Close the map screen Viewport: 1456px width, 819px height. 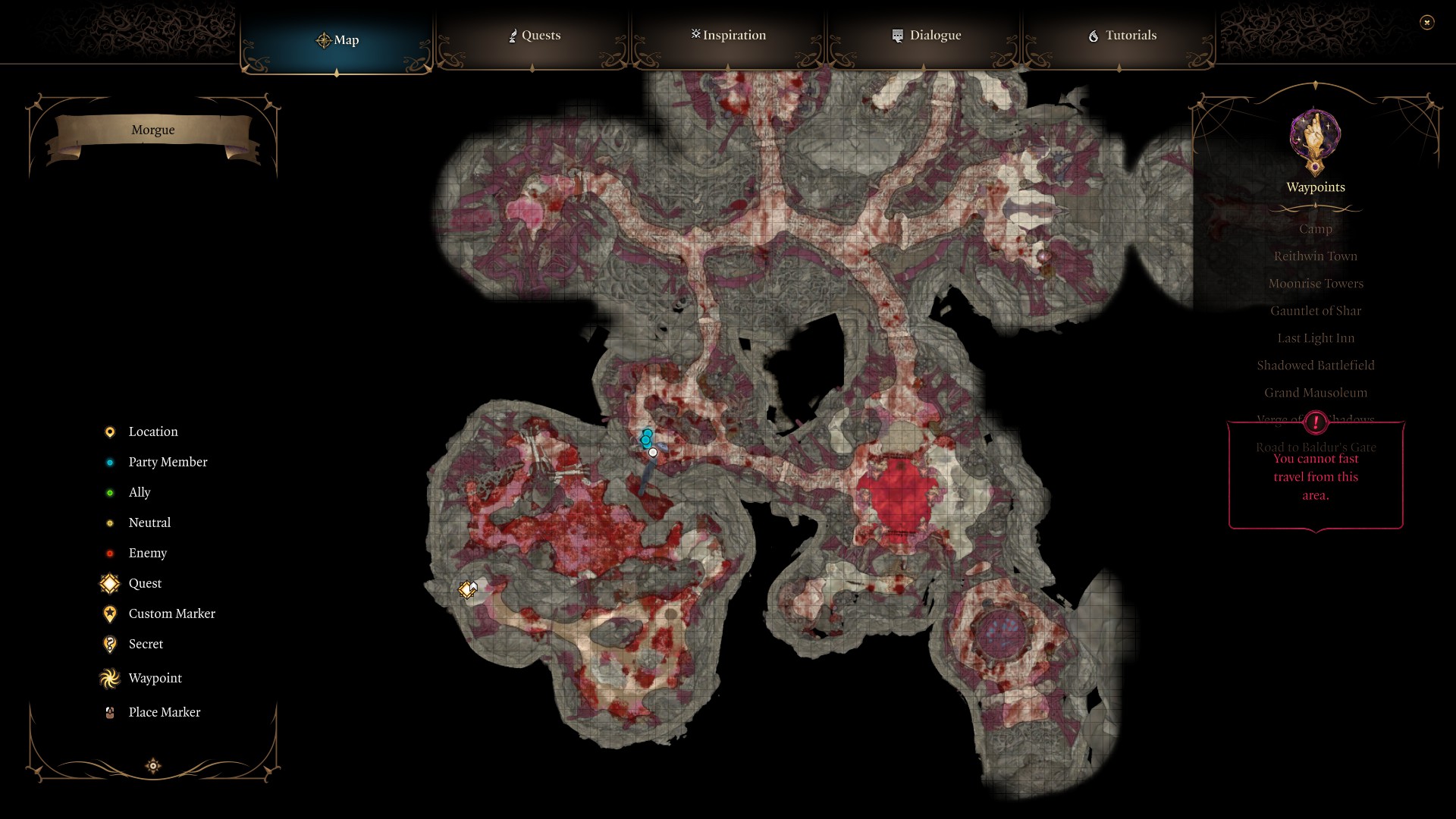(x=1428, y=23)
